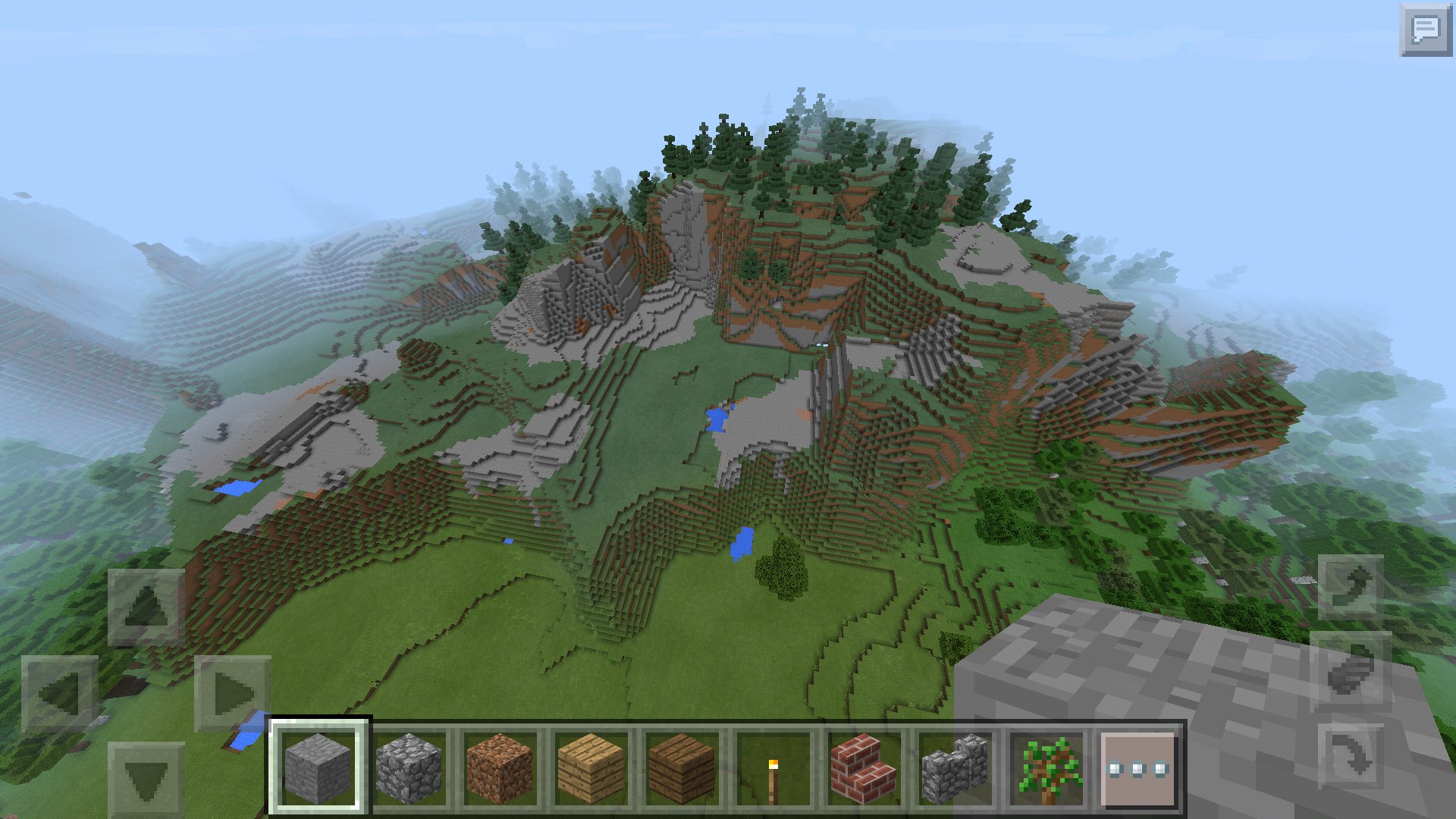Select the oak sapling slot
Screen dimensions: 1456x819
click(1046, 766)
